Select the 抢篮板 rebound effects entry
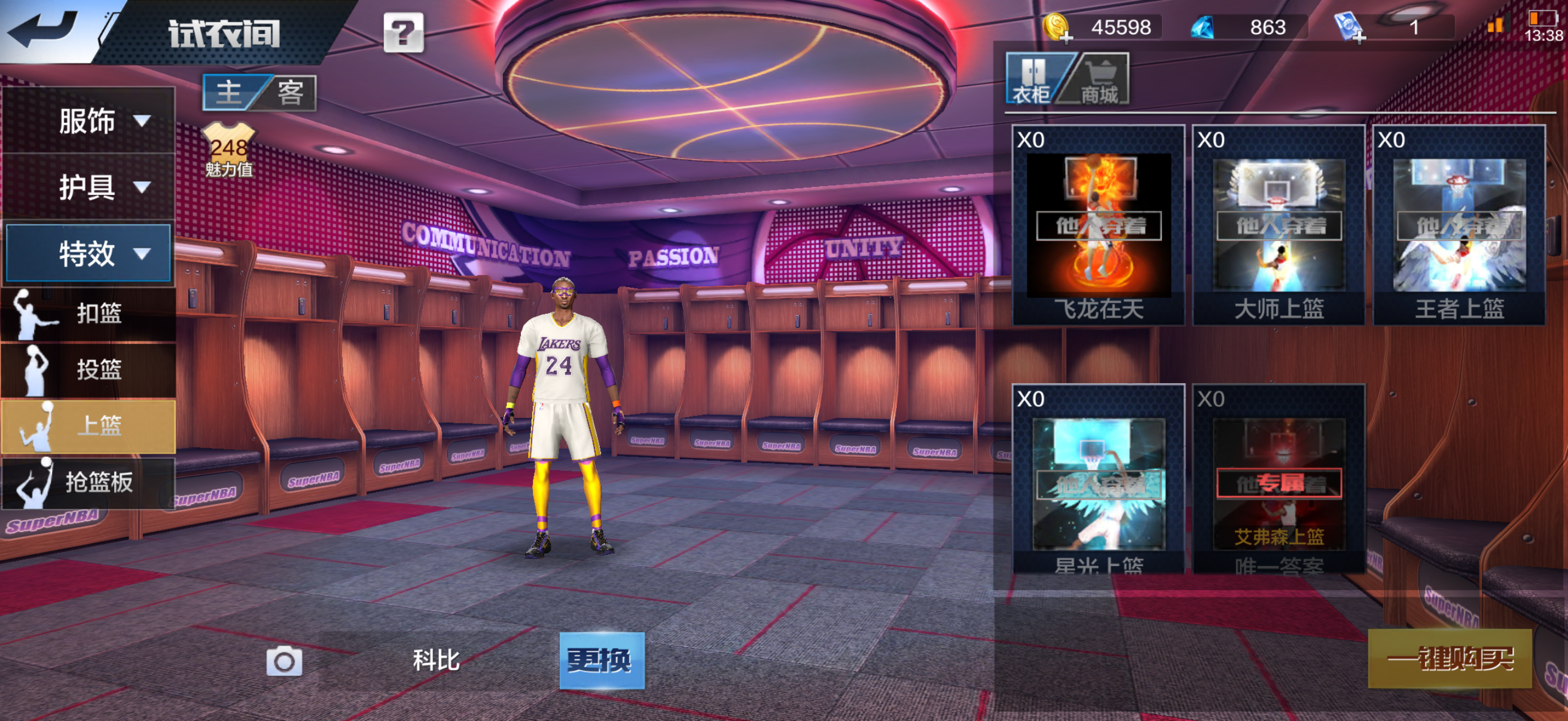This screenshot has width=1568, height=721. click(89, 482)
